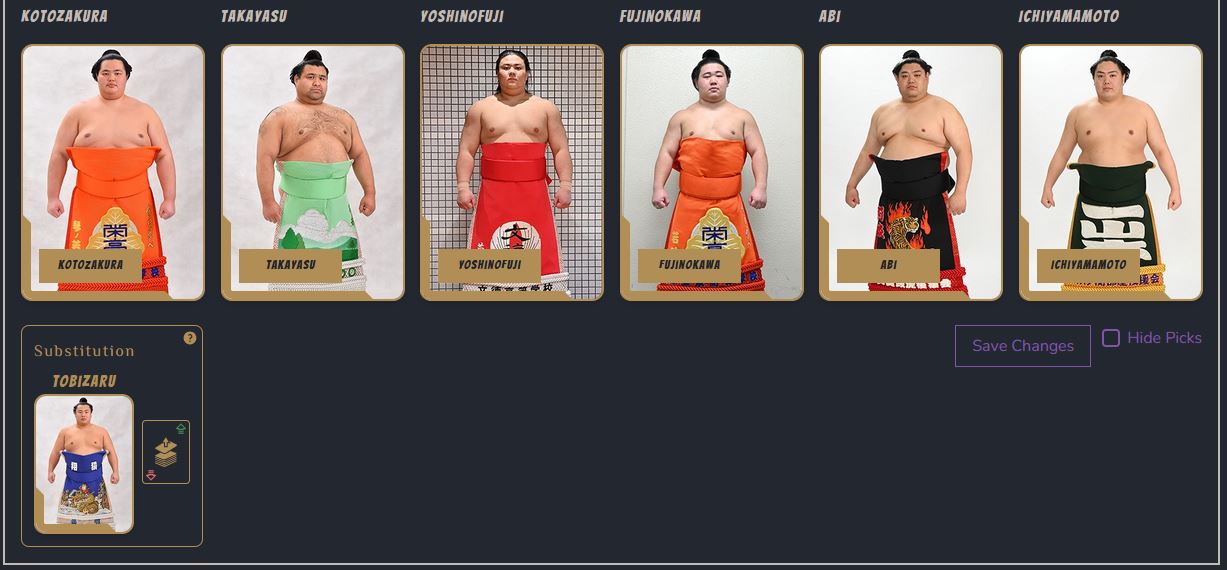
Task: Select the Kotozakura wrestler card
Action: pos(113,172)
